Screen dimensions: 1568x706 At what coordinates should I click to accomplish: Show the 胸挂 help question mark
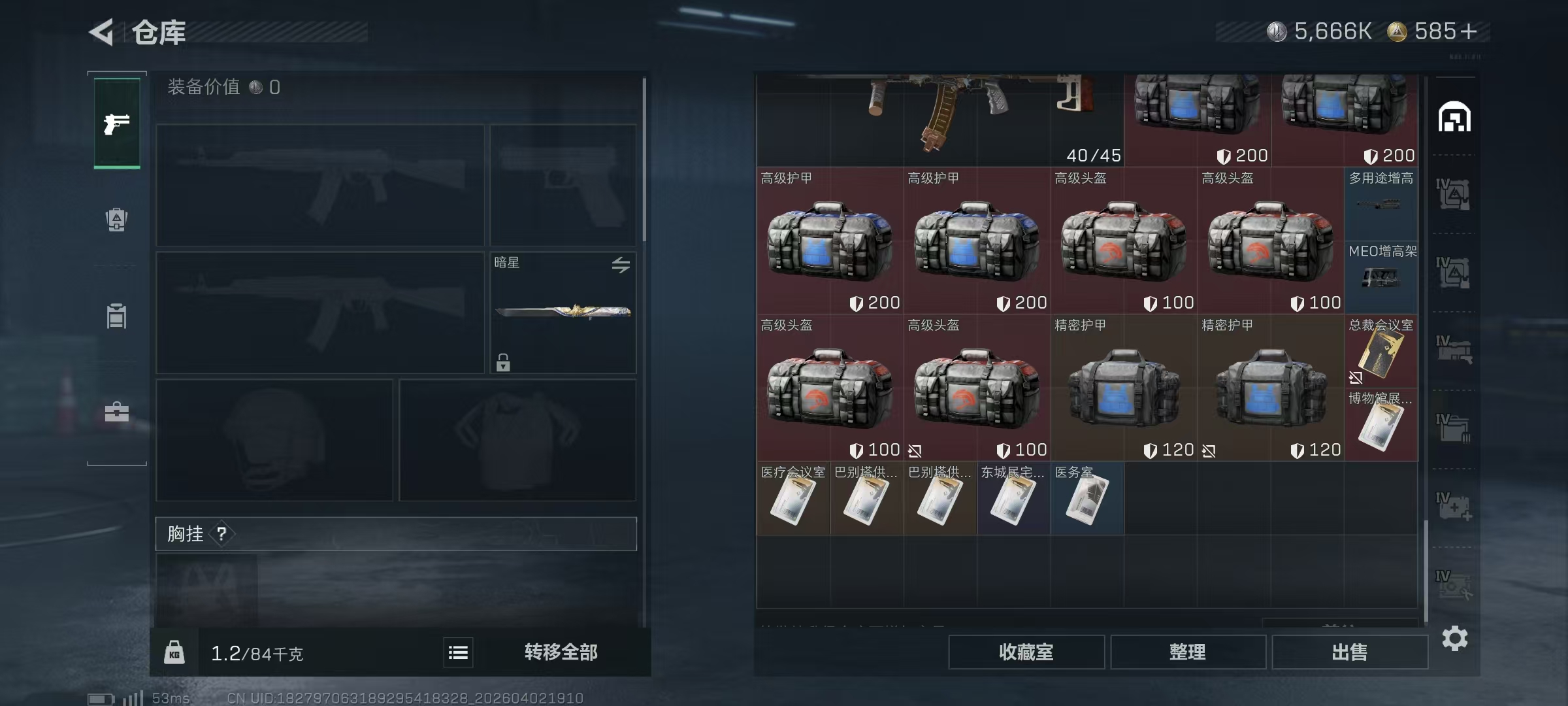(x=221, y=534)
